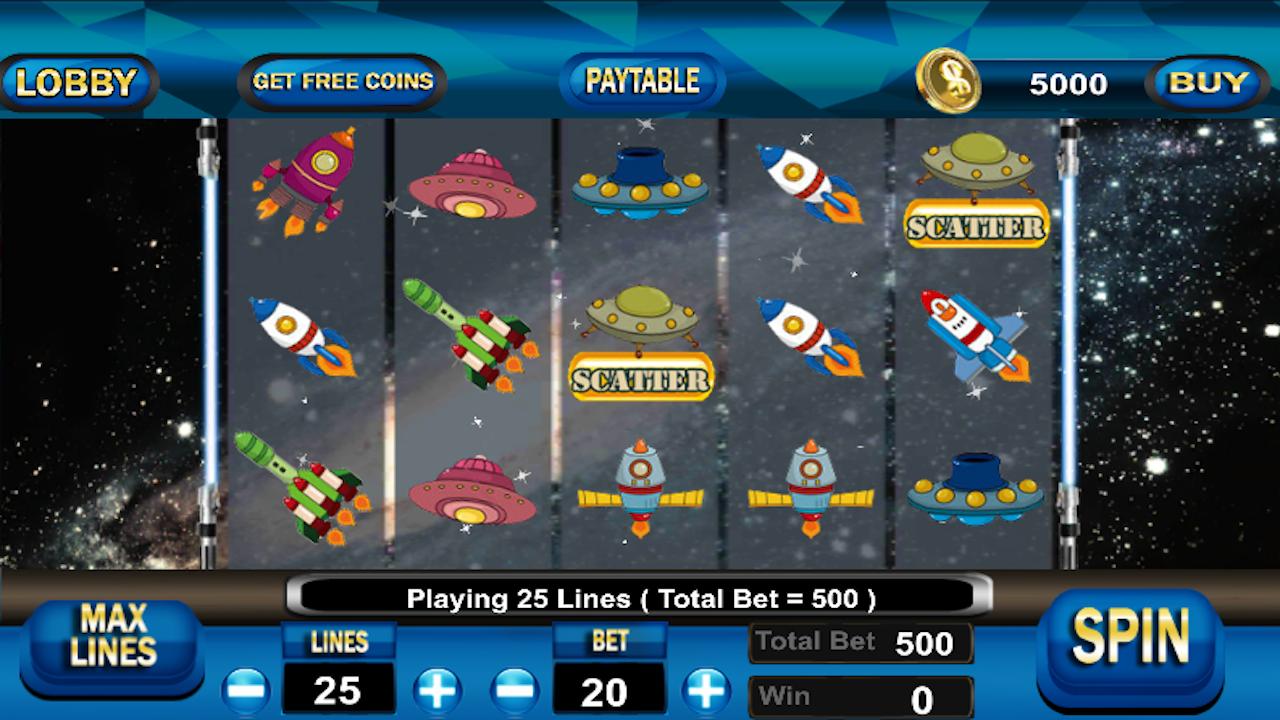Select the satellite rocket symbol on reel three

pos(640,490)
